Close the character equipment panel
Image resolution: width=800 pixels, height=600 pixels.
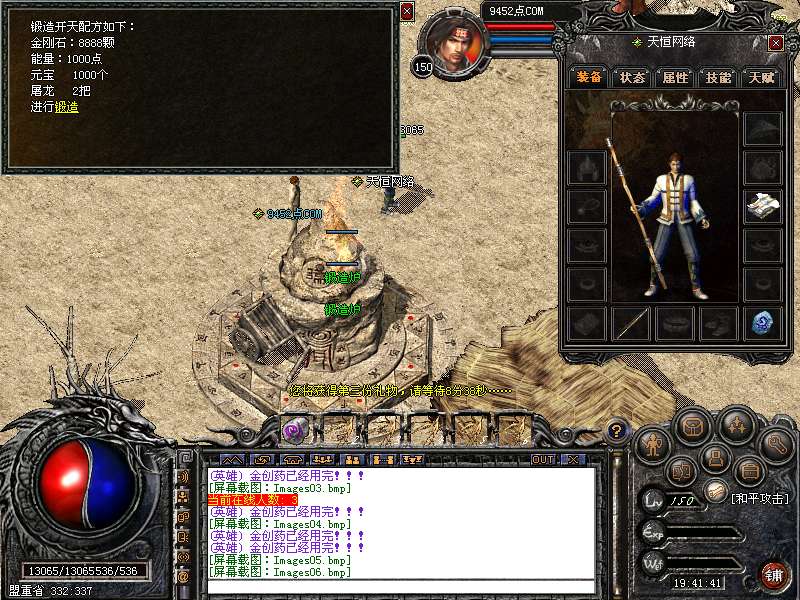tap(776, 43)
